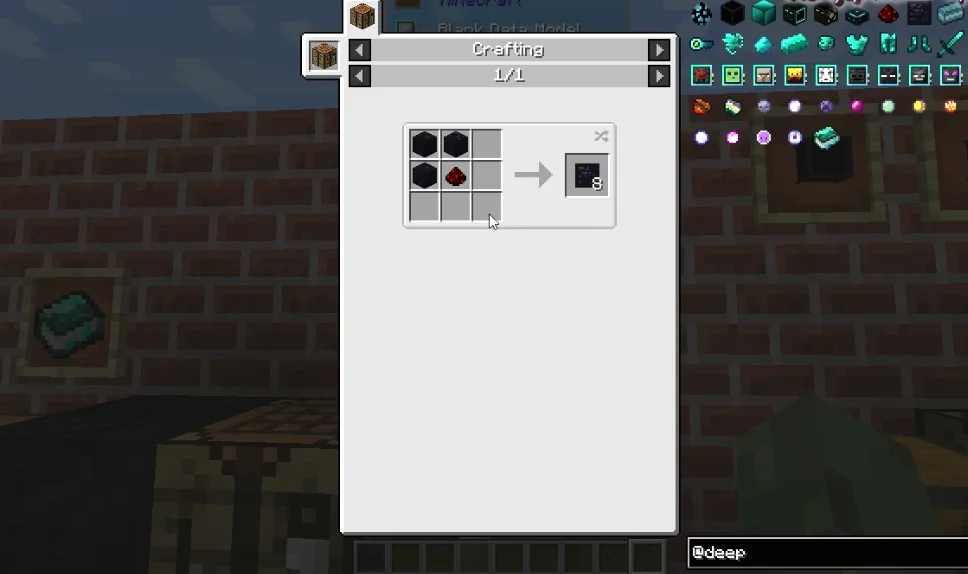Select the purple-eyed dragon face data model
Viewport: 968px width, 574px height.
tap(950, 75)
